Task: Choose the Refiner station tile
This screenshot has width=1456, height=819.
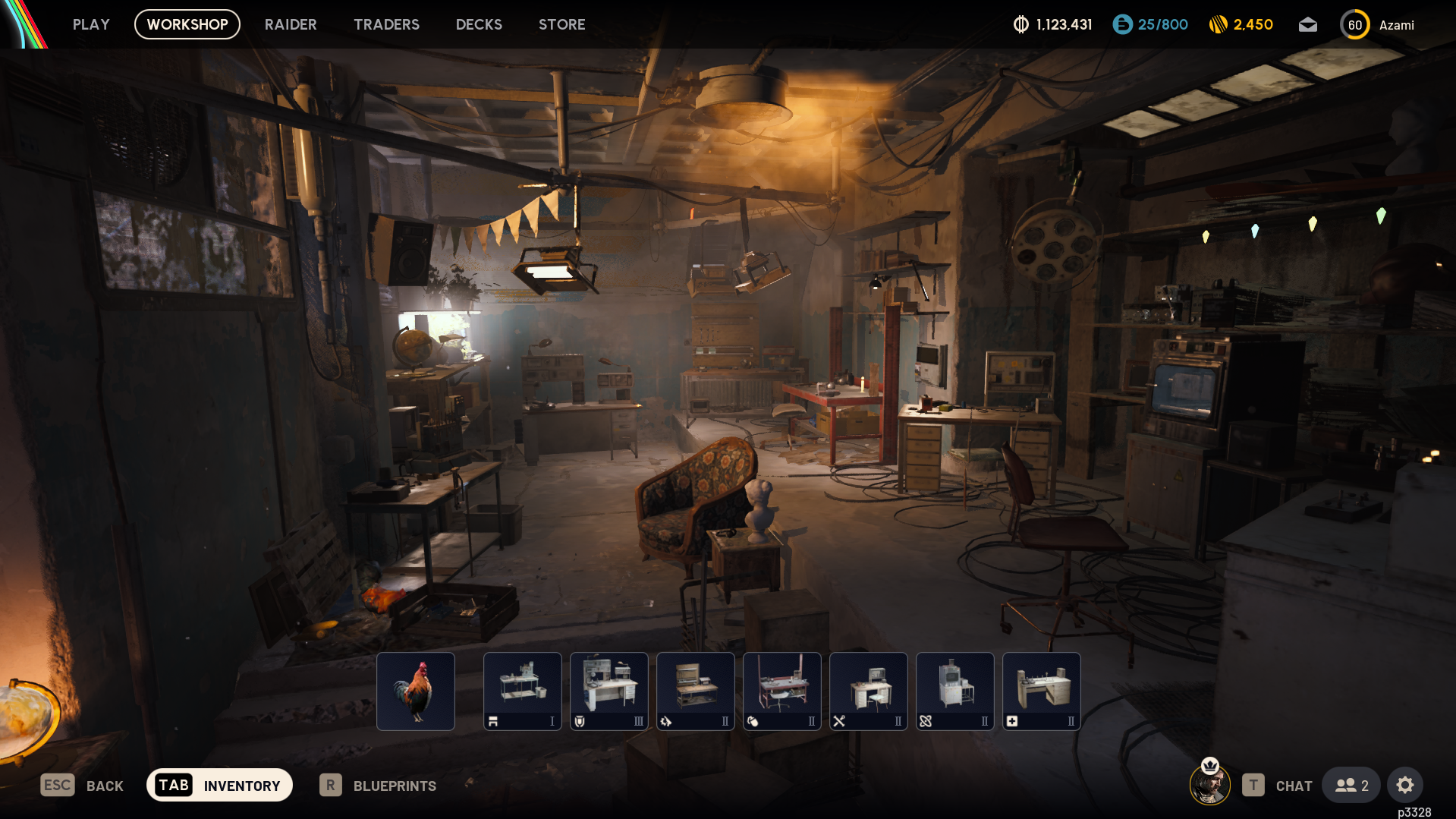Action: pyautogui.click(x=955, y=691)
